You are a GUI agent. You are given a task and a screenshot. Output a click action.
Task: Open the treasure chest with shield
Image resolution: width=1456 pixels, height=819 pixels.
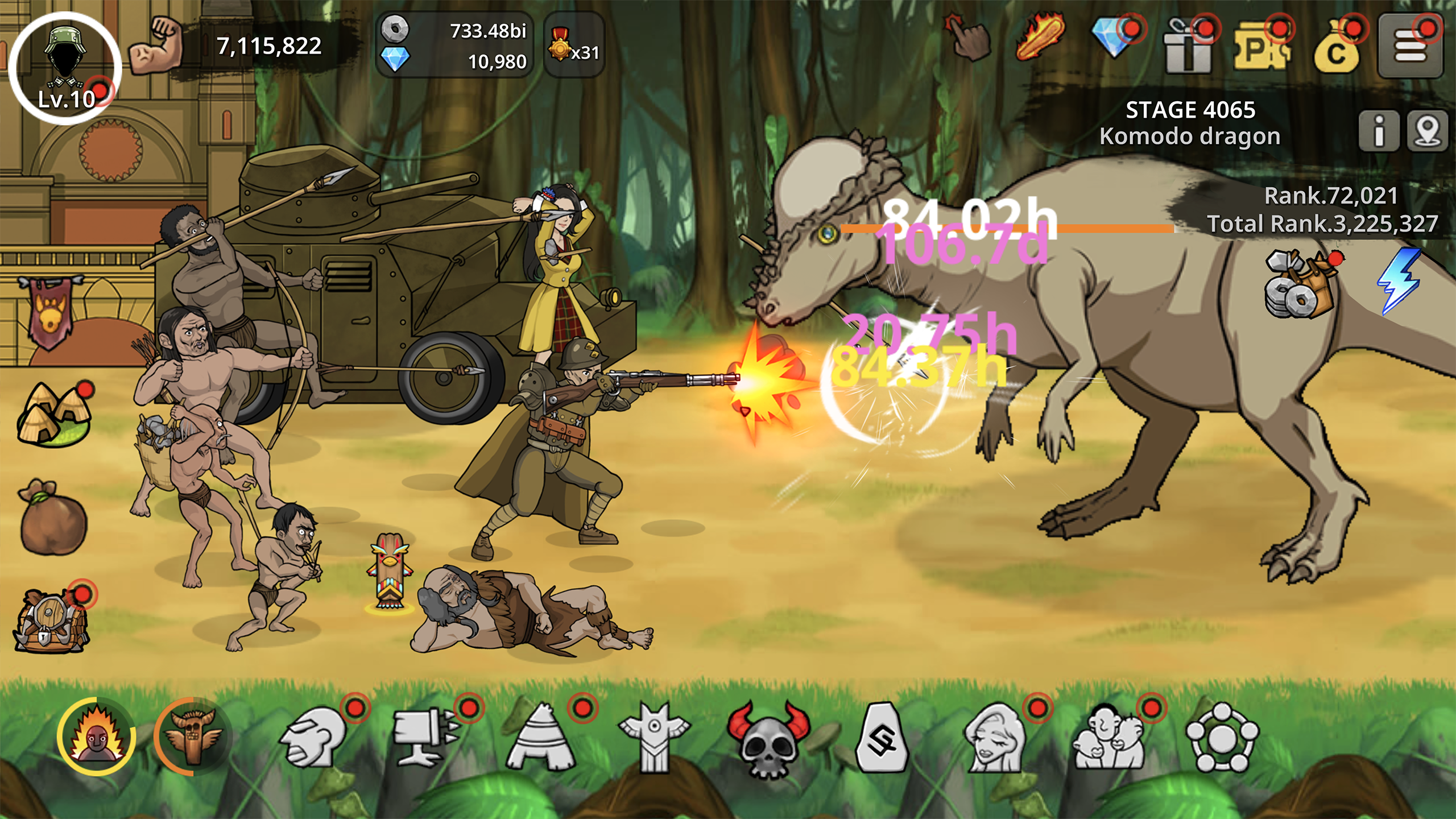[x=51, y=621]
